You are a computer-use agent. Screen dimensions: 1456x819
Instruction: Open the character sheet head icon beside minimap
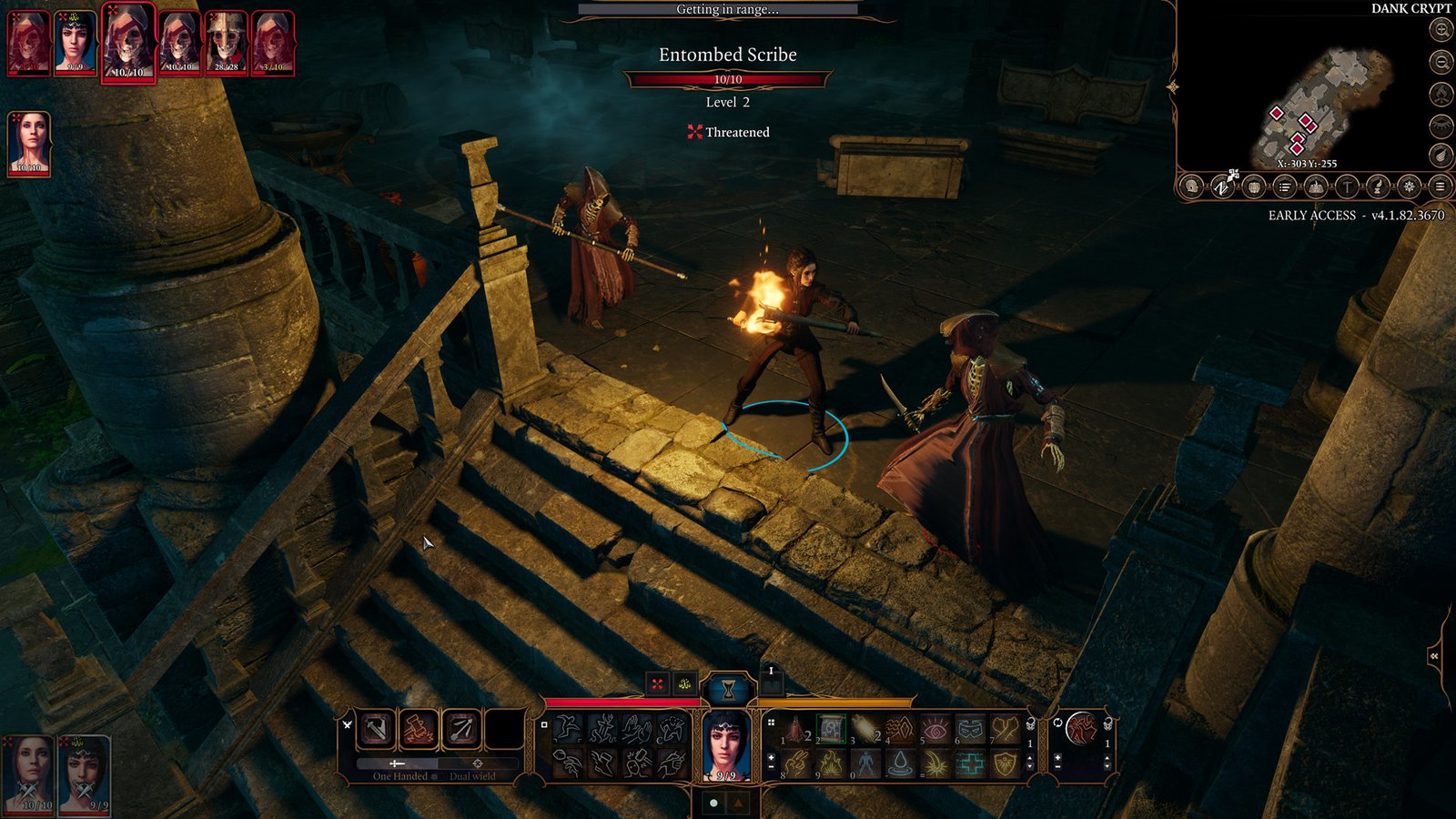tap(1191, 188)
